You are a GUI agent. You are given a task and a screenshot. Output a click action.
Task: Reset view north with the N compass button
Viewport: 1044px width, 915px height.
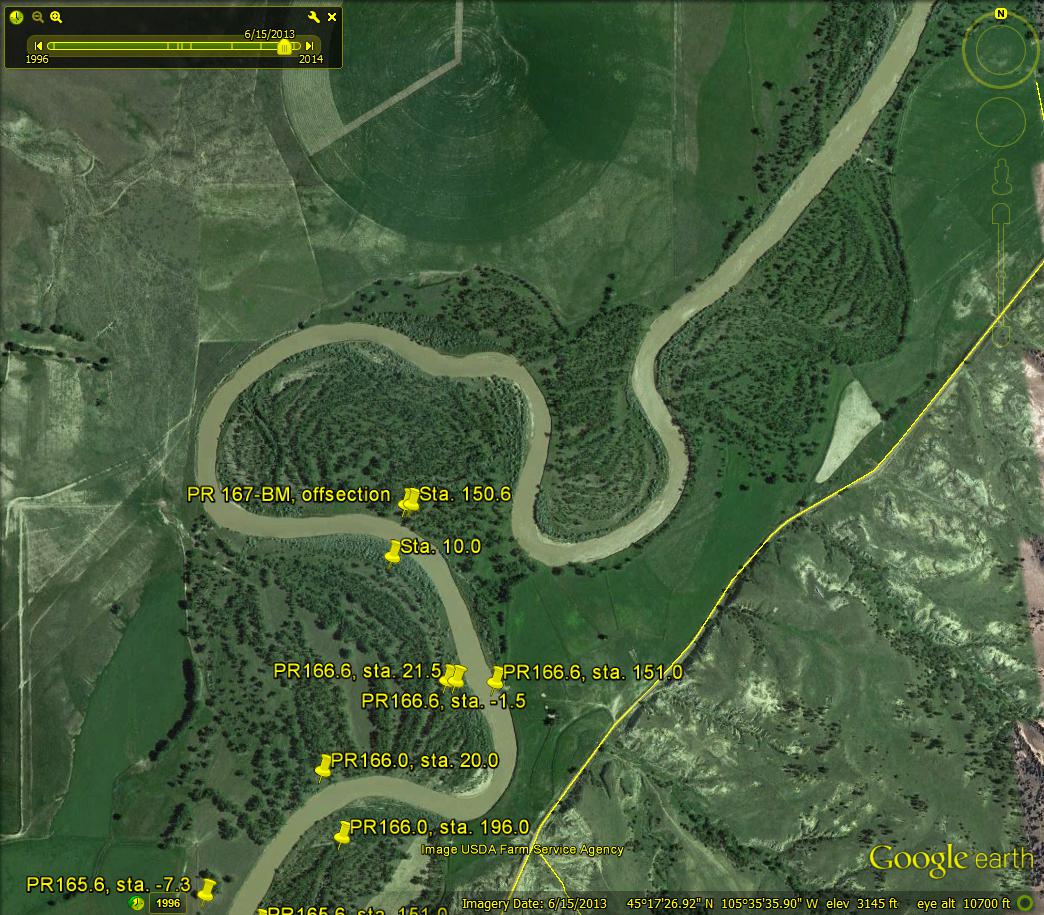click(x=1000, y=14)
